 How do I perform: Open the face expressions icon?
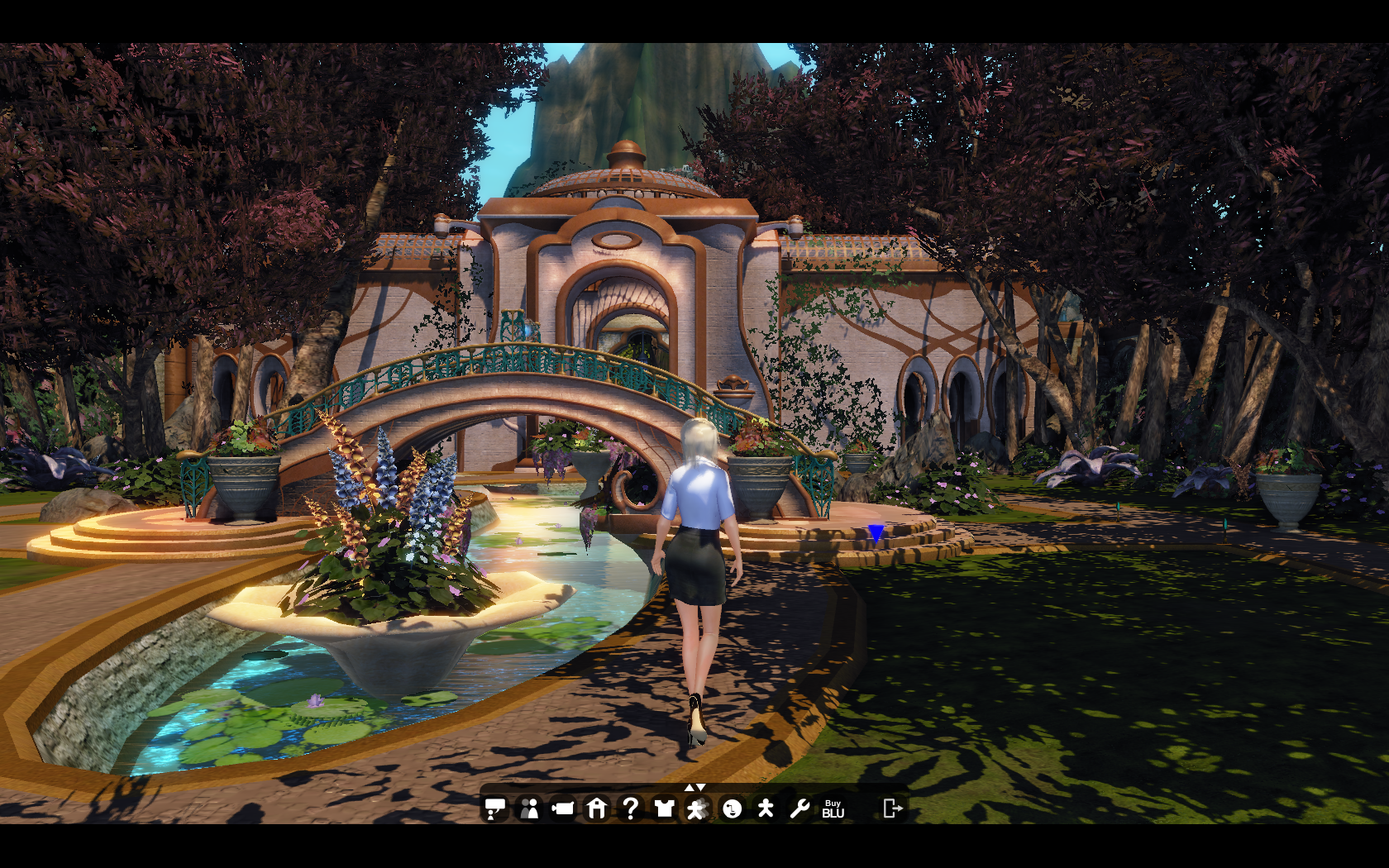[x=732, y=808]
